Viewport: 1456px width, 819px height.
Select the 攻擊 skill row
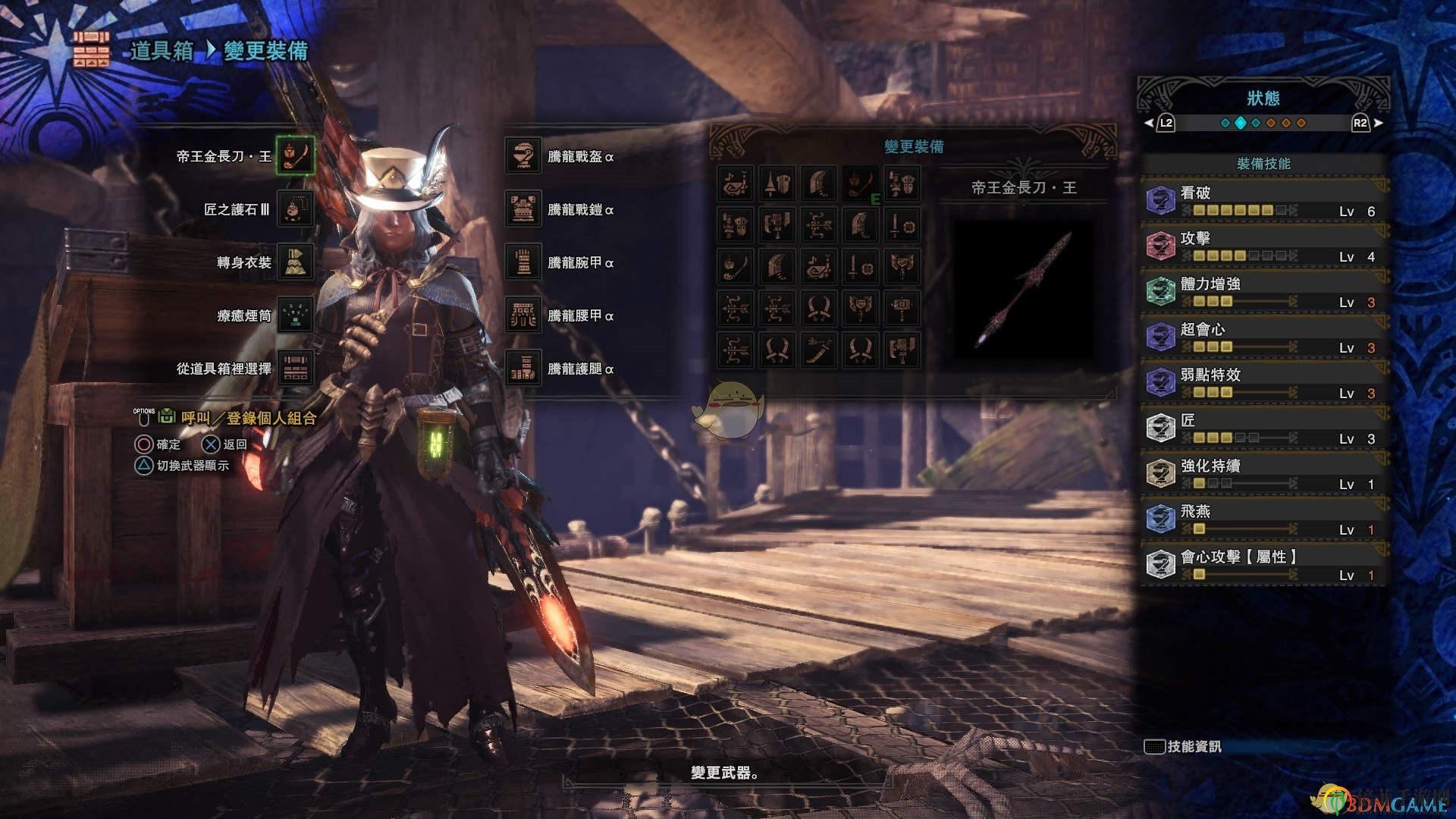[1263, 246]
